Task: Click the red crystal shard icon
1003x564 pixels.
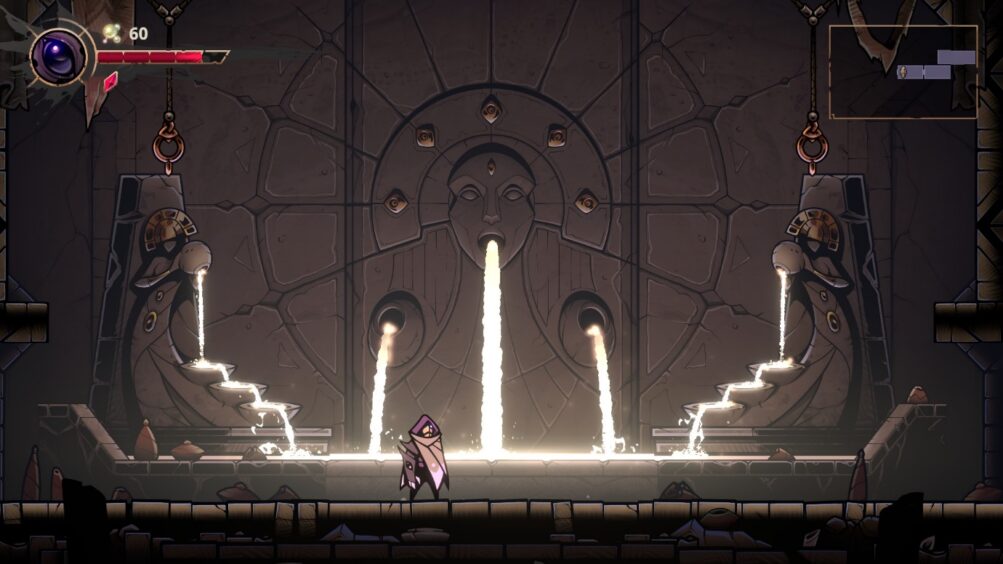Action: 109,82
